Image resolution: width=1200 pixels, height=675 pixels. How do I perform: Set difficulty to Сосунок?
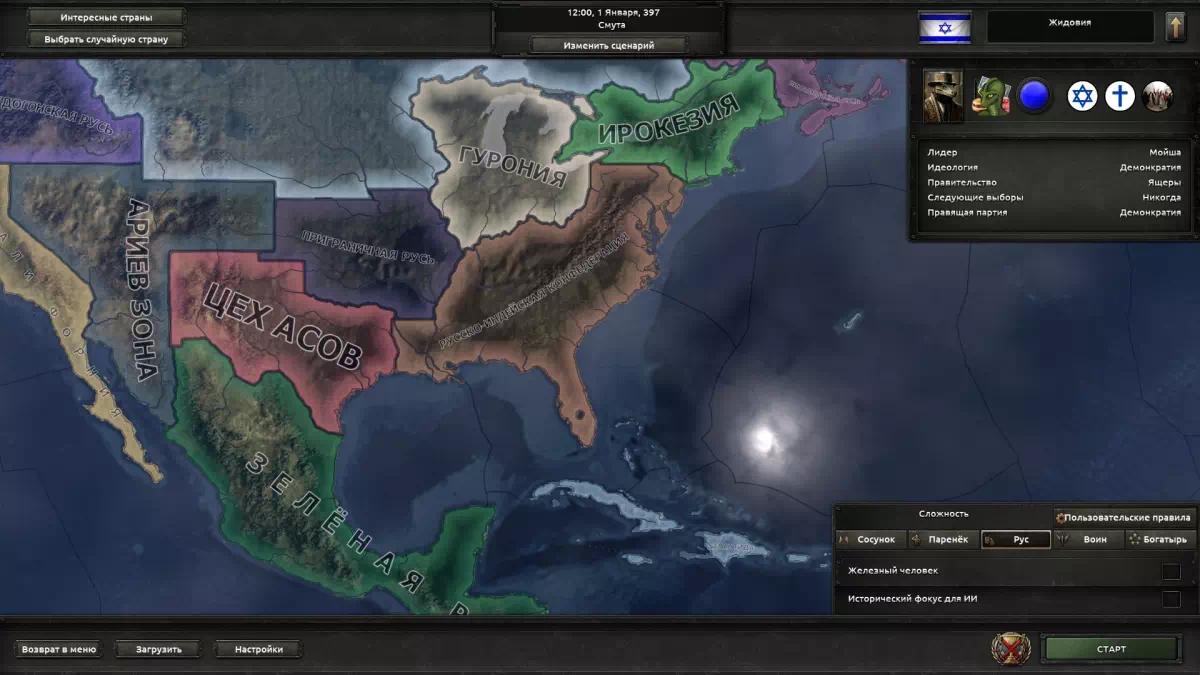(x=871, y=539)
